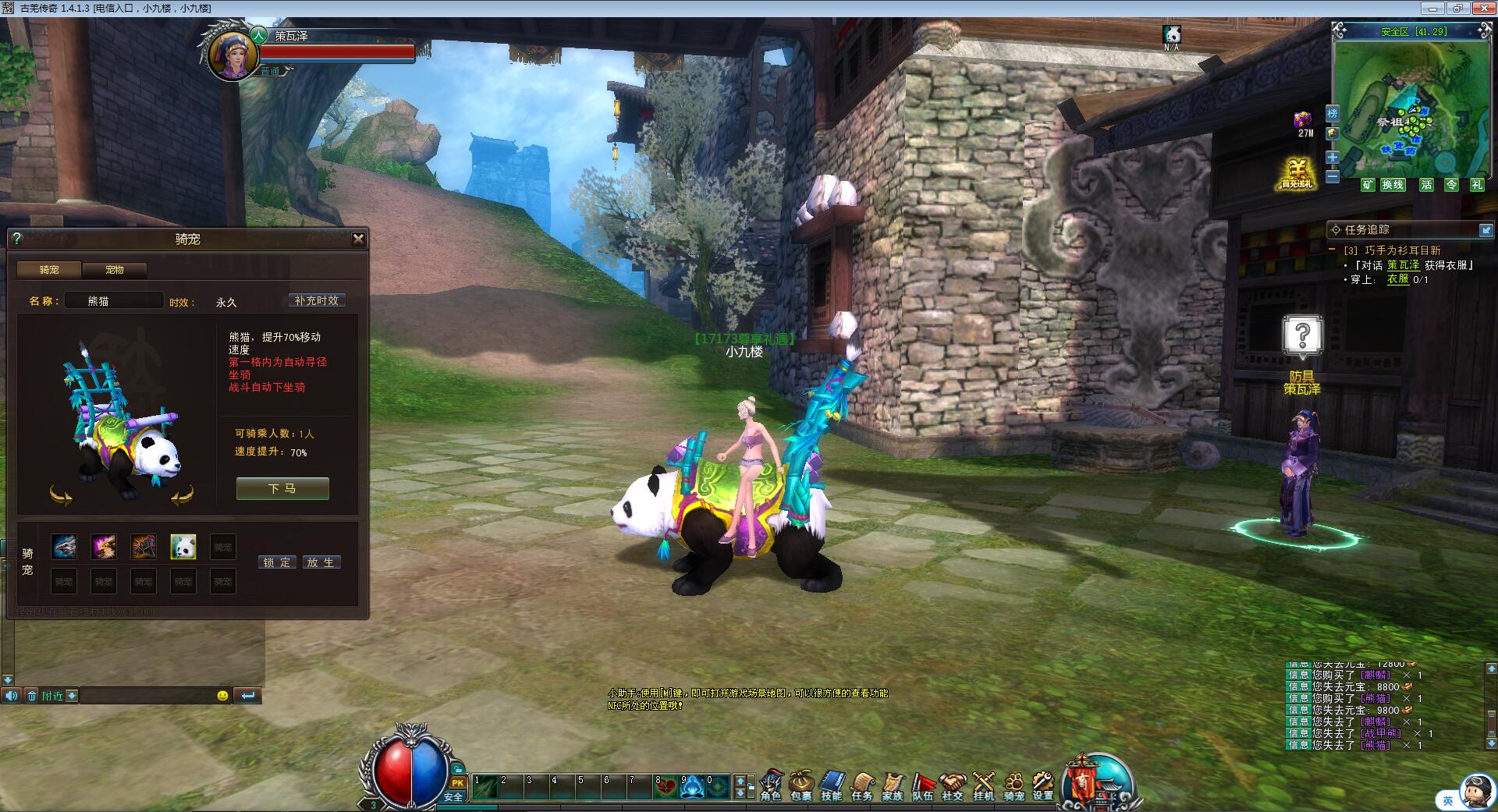The width and height of the screenshot is (1498, 812).
Task: Open the 技能 skills book
Action: [x=832, y=785]
